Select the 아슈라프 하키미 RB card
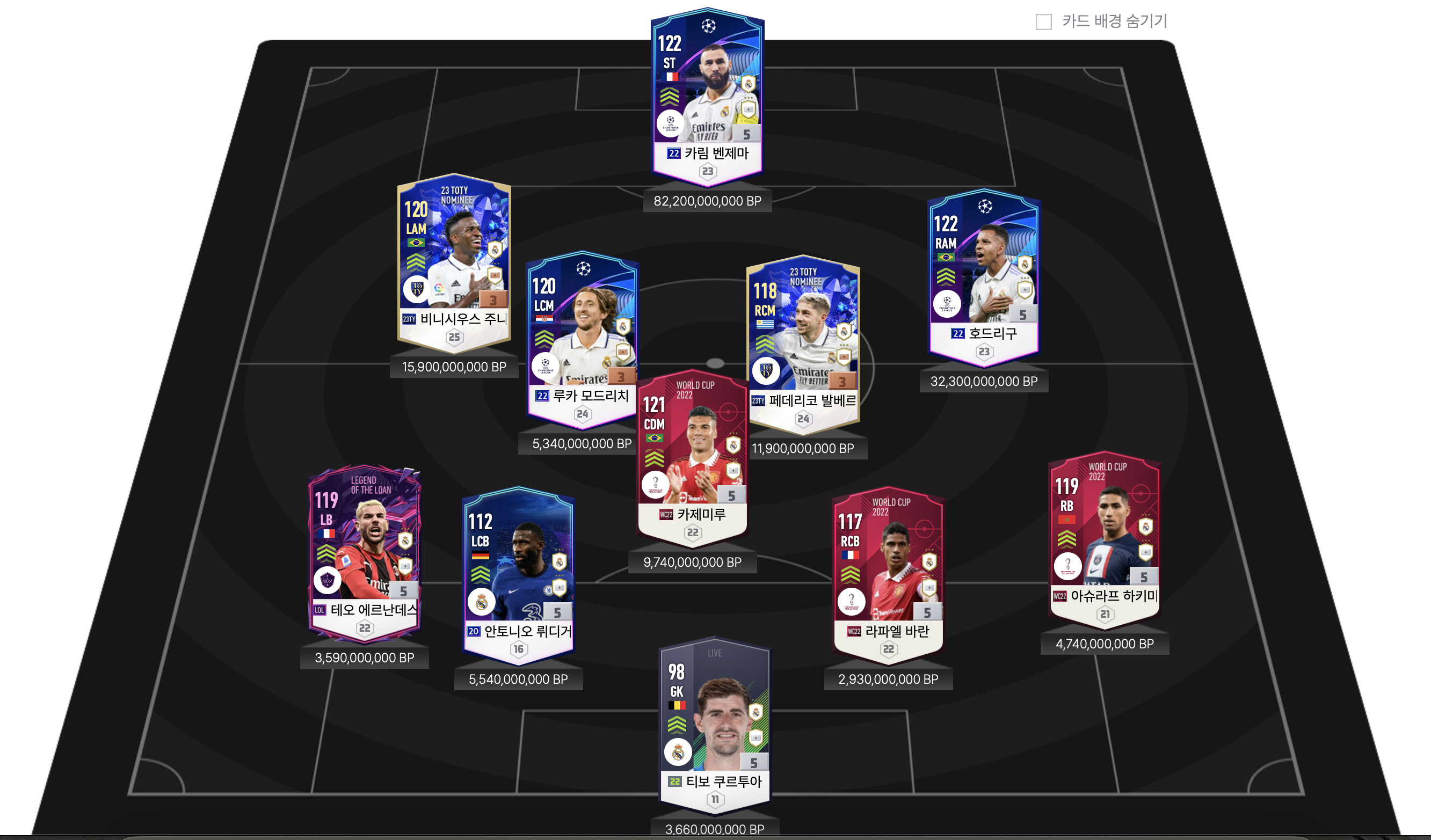Viewport: 1431px width, 840px height. [x=1105, y=539]
